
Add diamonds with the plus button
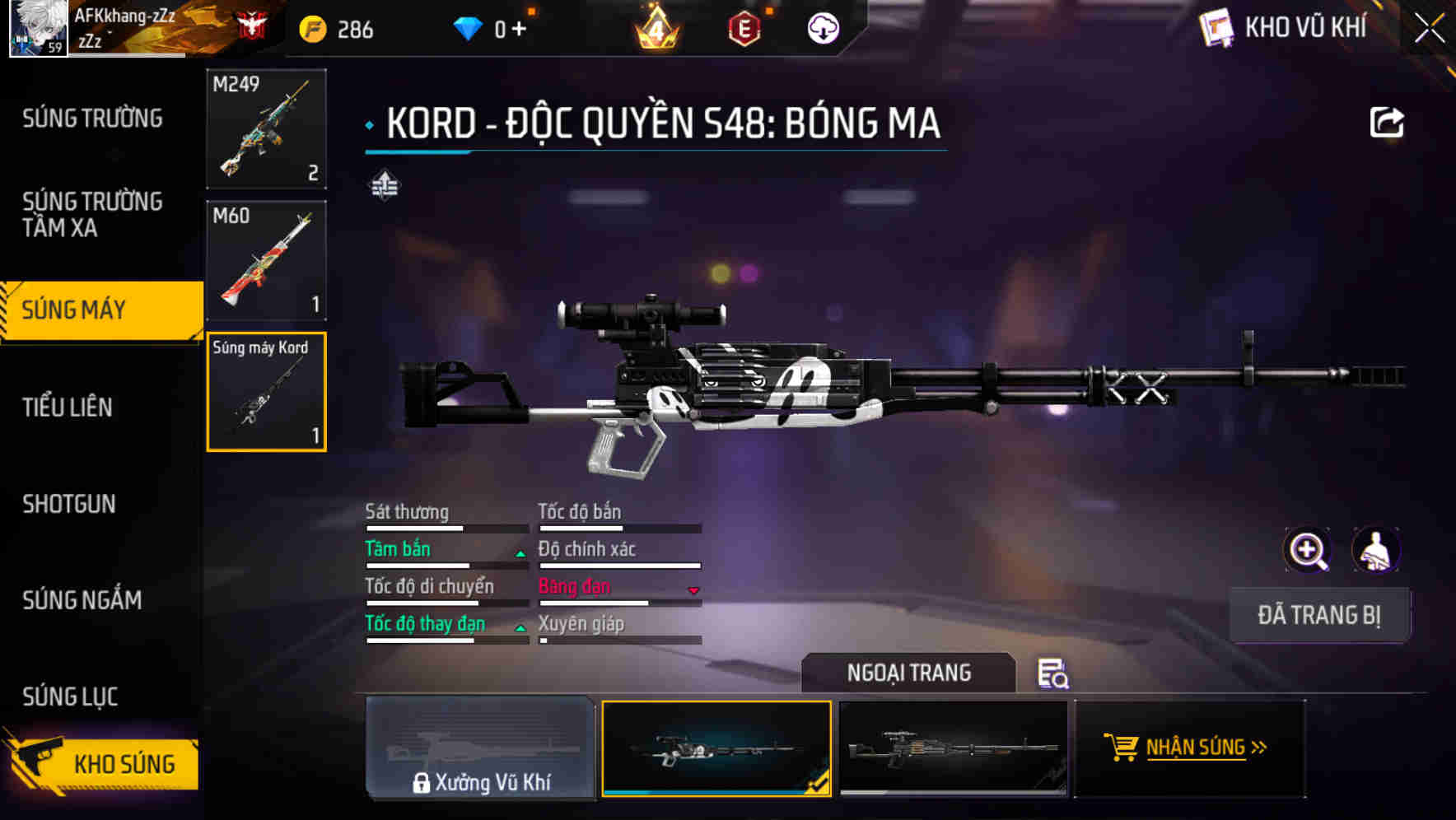(519, 30)
